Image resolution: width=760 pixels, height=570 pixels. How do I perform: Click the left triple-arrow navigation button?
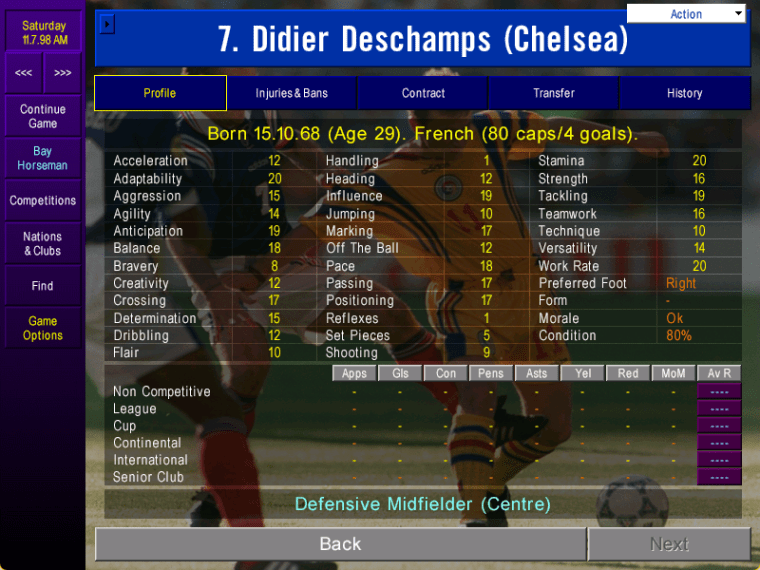coord(23,73)
